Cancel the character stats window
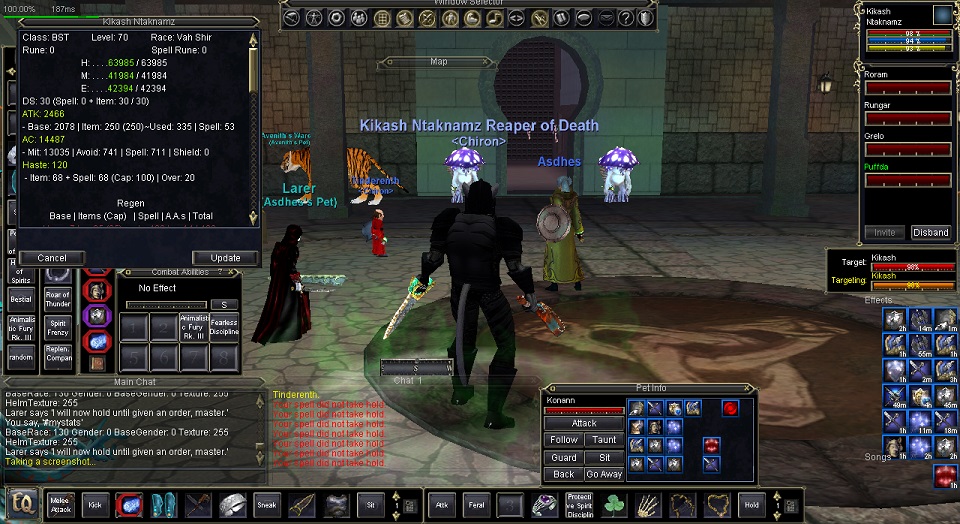 [52, 258]
